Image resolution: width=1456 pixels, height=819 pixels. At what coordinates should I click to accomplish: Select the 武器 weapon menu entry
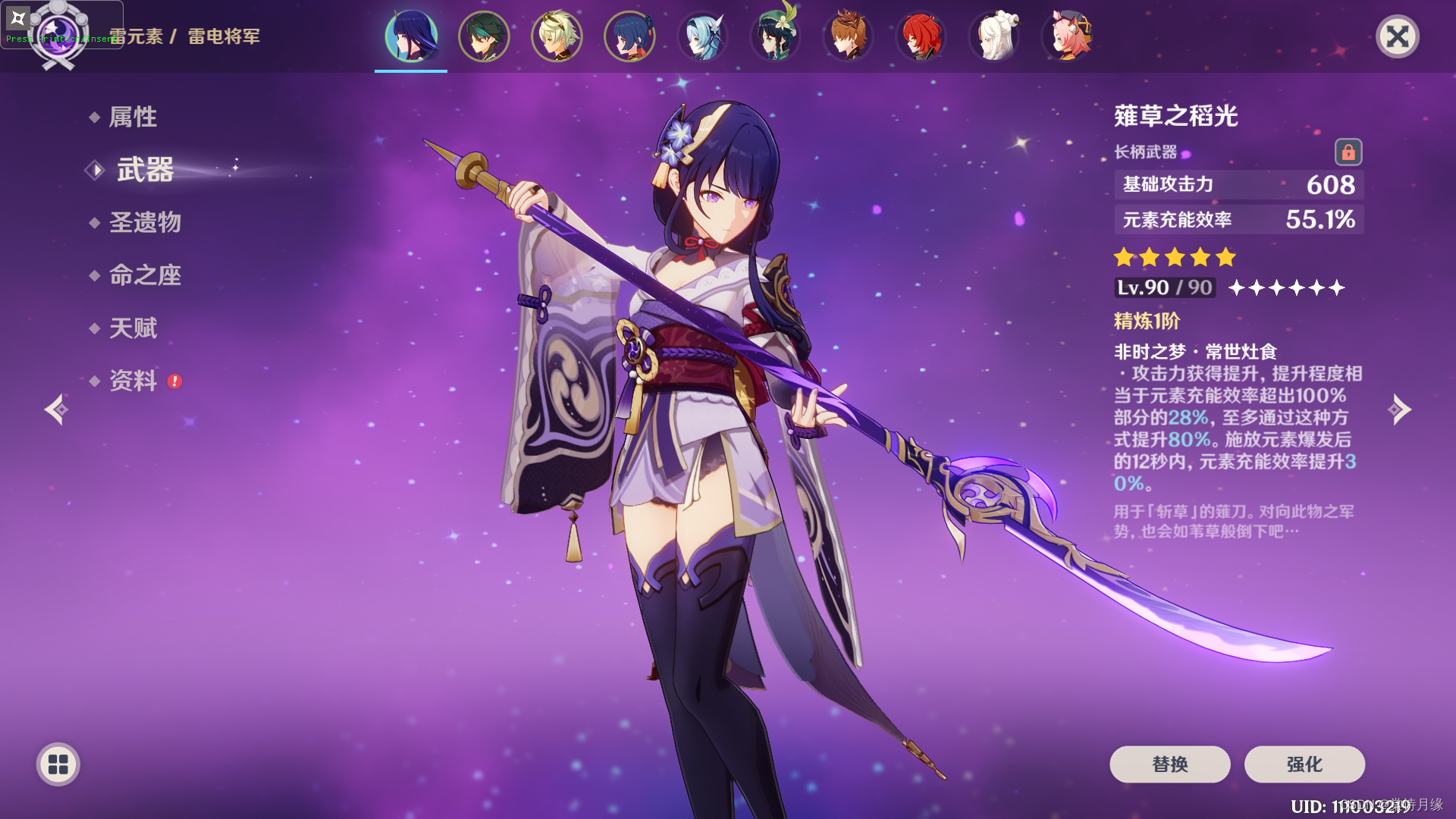(145, 170)
